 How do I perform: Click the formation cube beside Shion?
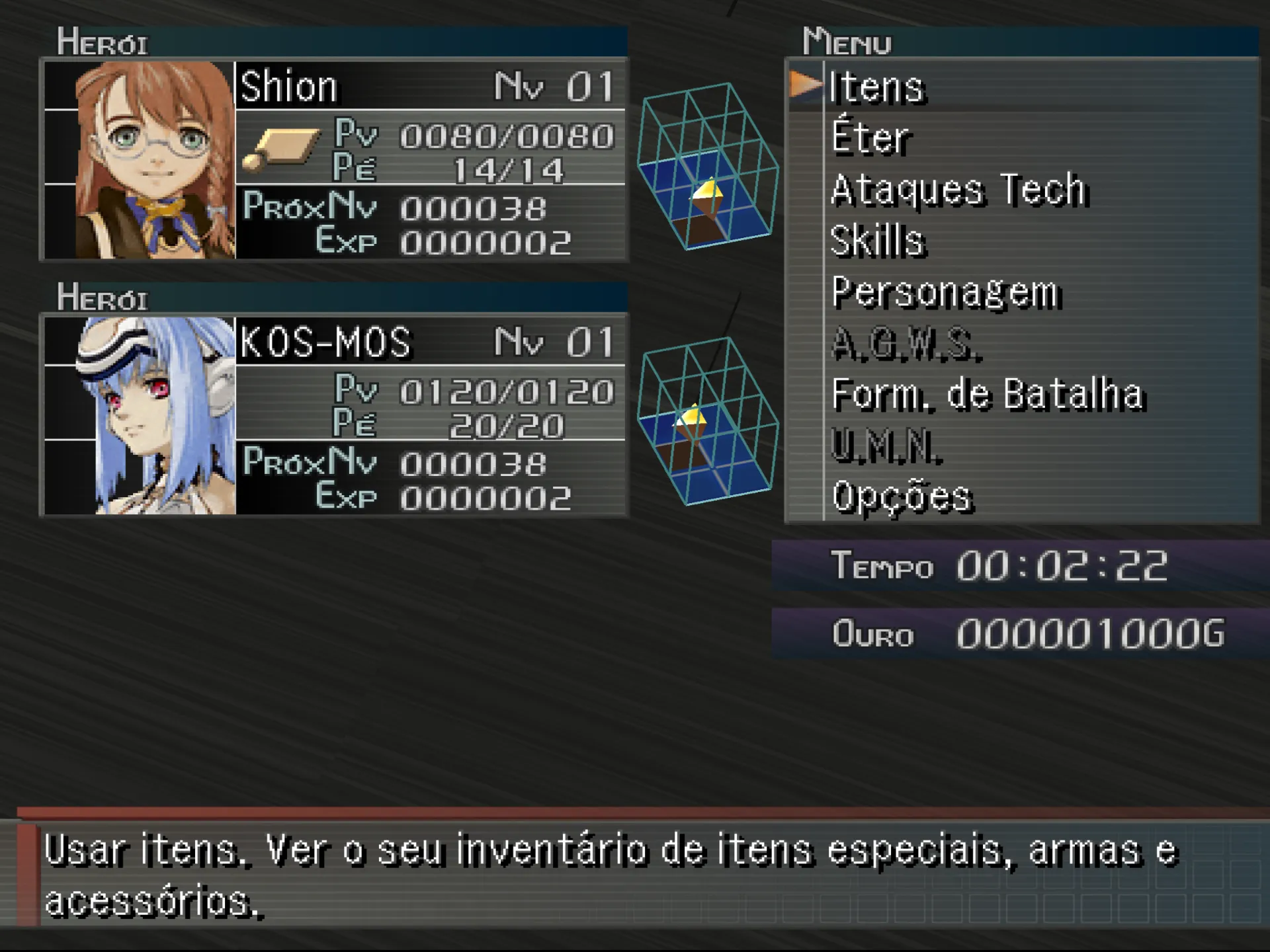coord(706,167)
